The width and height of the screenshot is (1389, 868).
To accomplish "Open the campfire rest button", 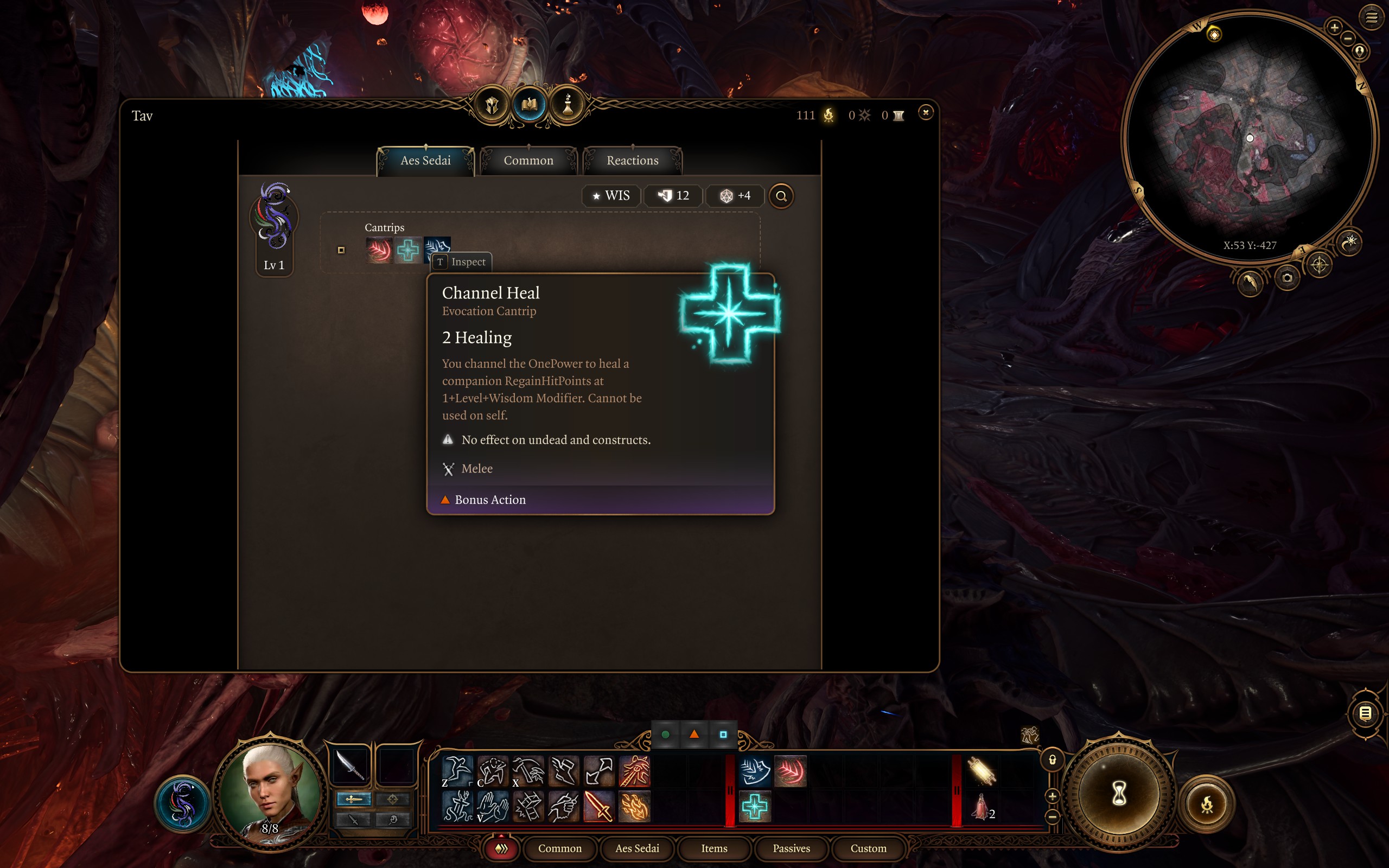I will [x=1207, y=805].
